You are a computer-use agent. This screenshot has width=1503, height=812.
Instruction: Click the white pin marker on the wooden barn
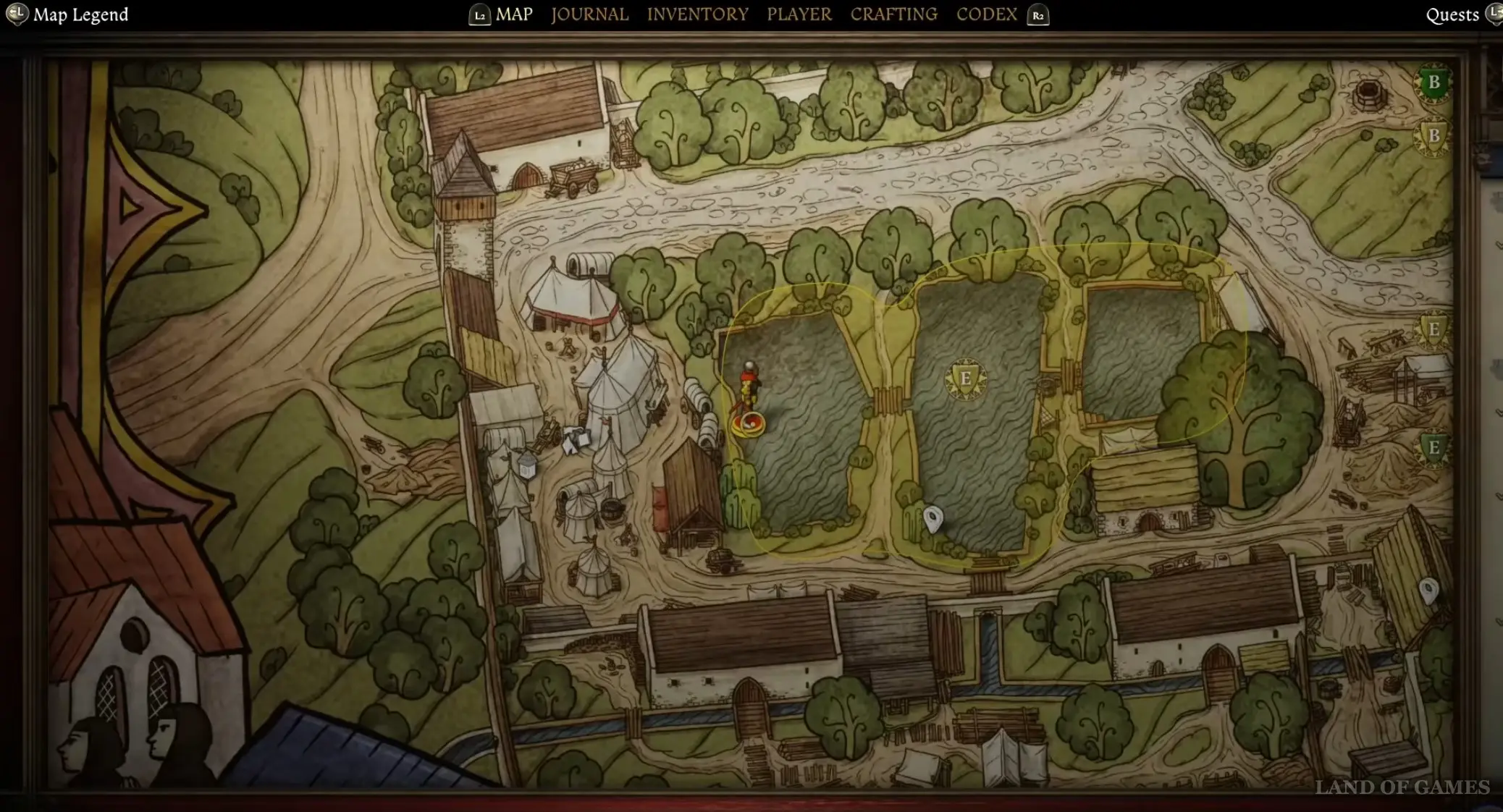[x=1428, y=590]
